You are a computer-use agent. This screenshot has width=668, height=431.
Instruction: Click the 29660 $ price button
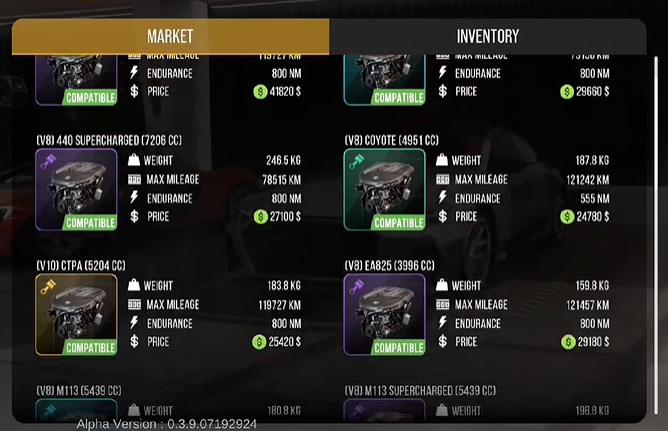click(x=584, y=91)
